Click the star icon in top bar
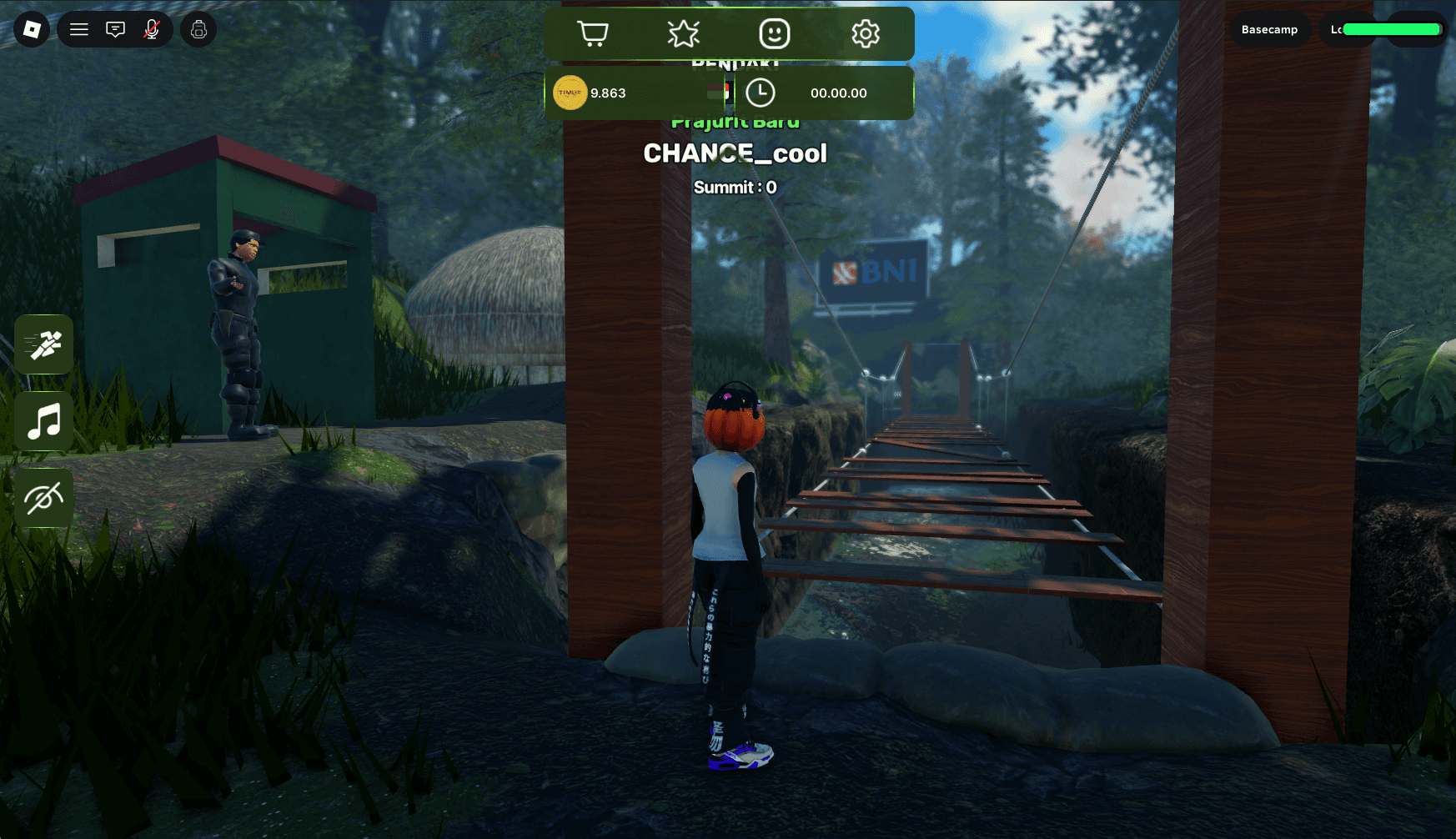The width and height of the screenshot is (1456, 839). click(683, 34)
